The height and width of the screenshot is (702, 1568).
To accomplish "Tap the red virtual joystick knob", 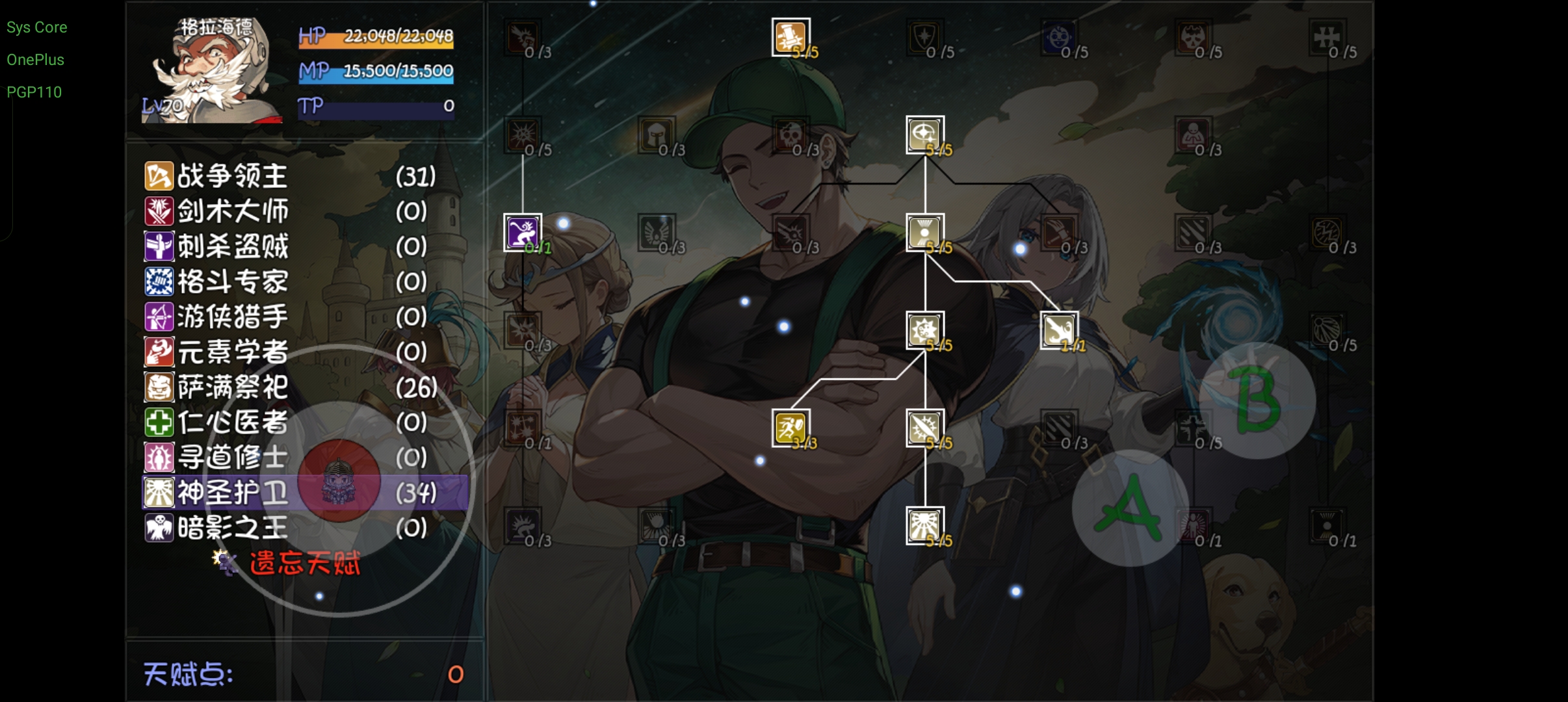I will tap(339, 481).
